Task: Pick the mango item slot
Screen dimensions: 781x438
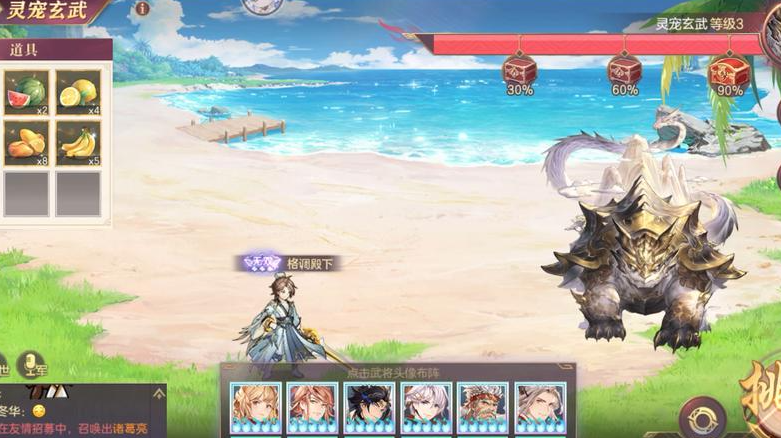Action: (x=26, y=143)
